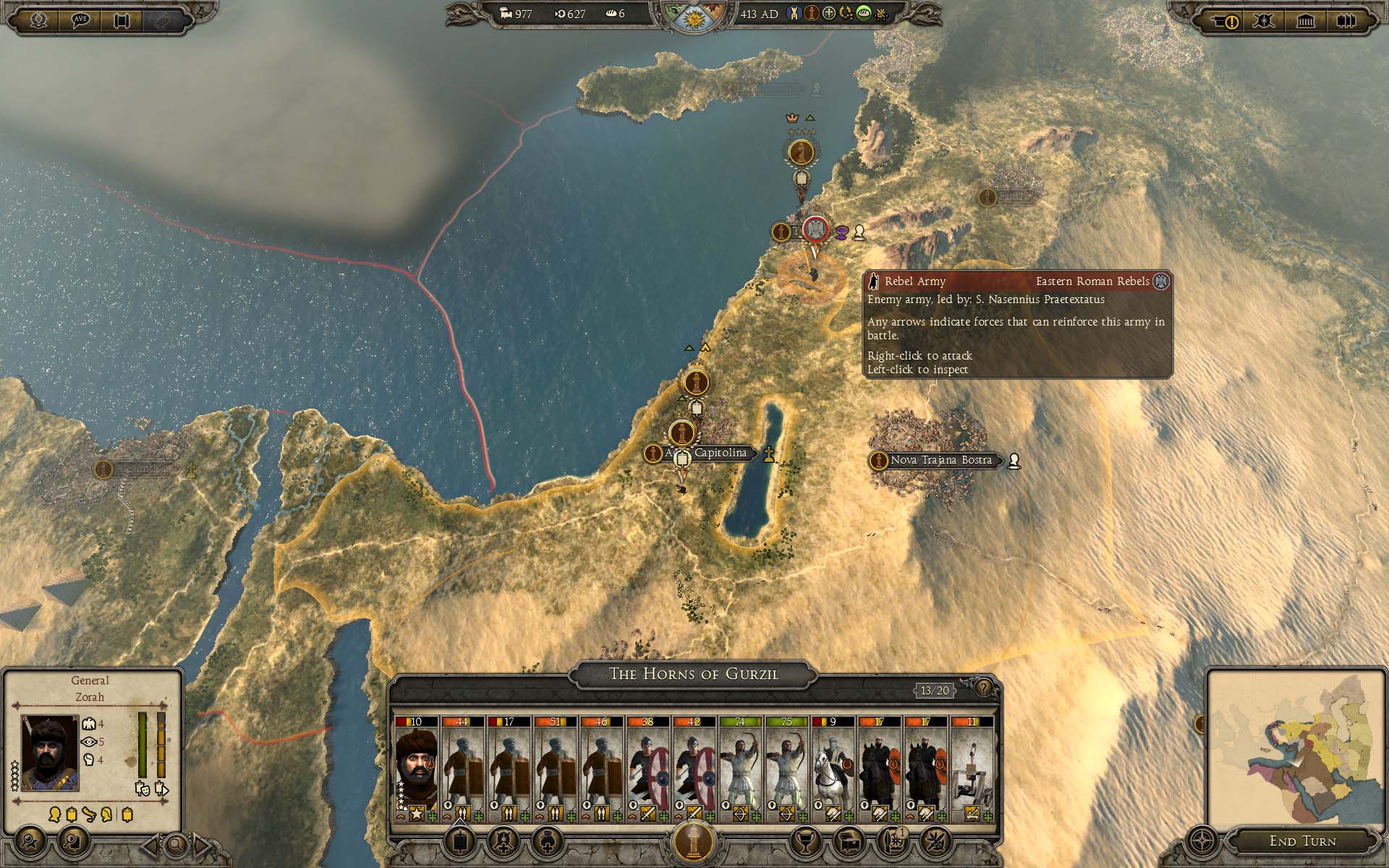Open the treasury chest panel
This screenshot has width=1389, height=868.
[x=847, y=841]
